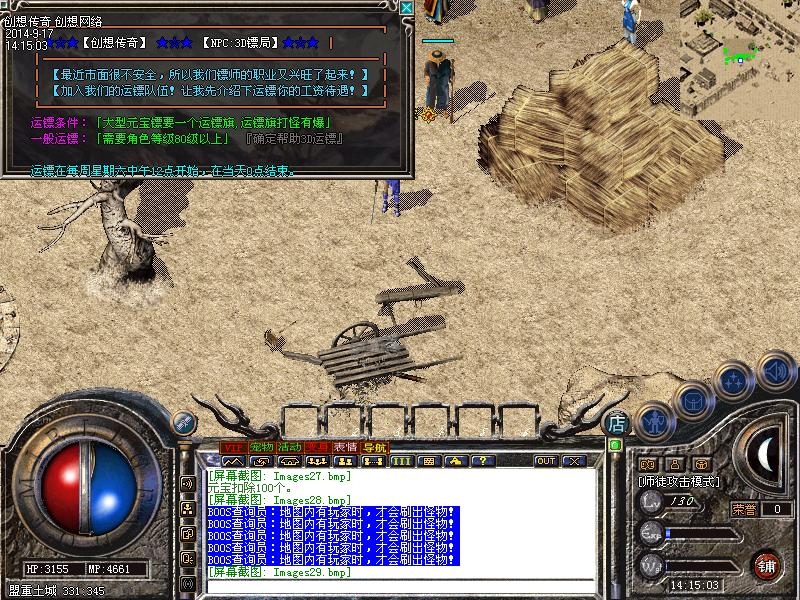Click the OUT button above chat
The height and width of the screenshot is (600, 800).
click(x=546, y=461)
